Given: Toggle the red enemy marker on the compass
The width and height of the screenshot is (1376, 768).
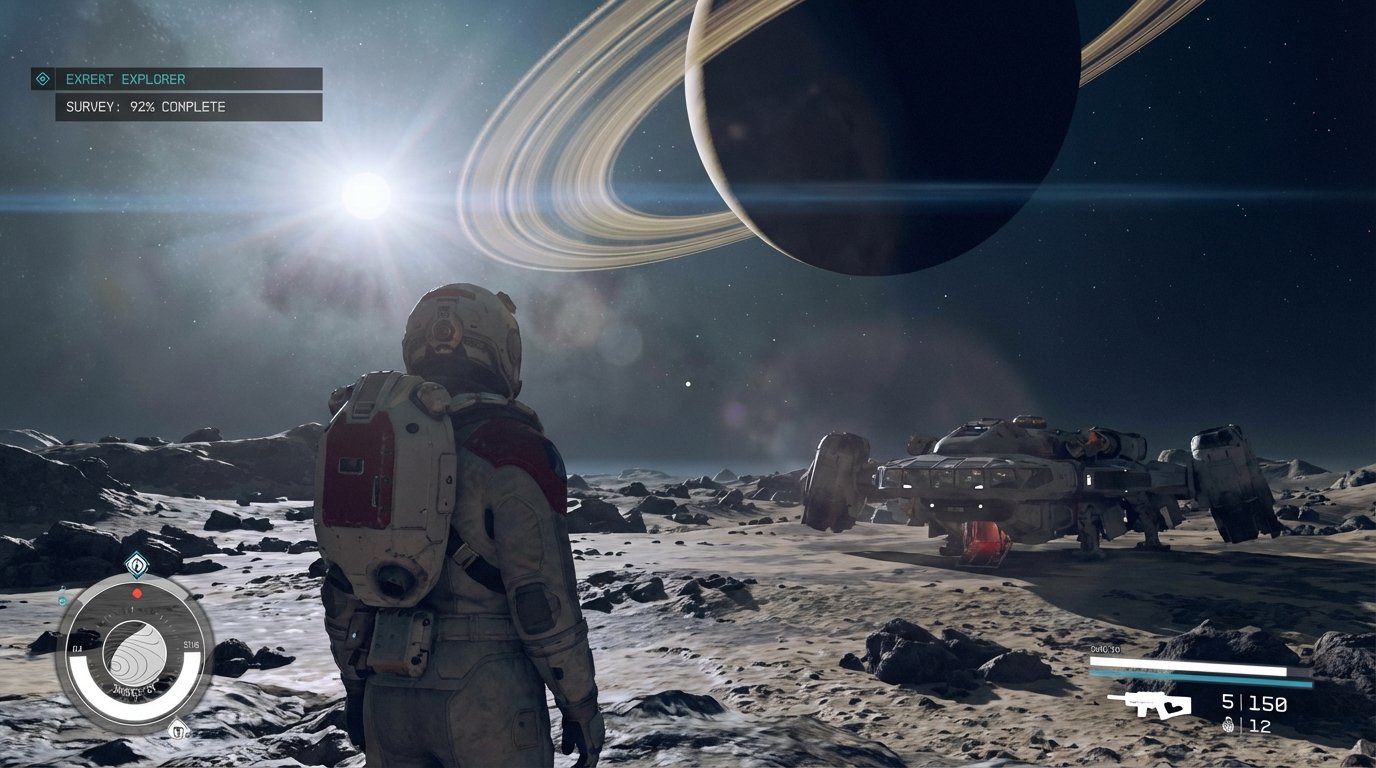Looking at the screenshot, I should 137,593.
